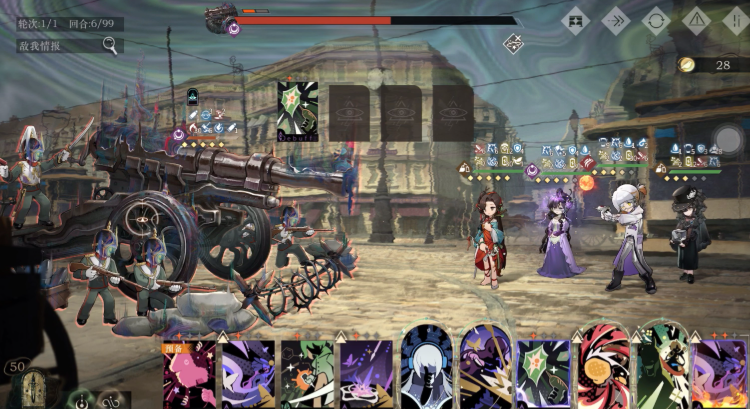Inspect the enemy's revealed green Debuff card
Image resolution: width=750 pixels, height=409 pixels.
[297, 111]
